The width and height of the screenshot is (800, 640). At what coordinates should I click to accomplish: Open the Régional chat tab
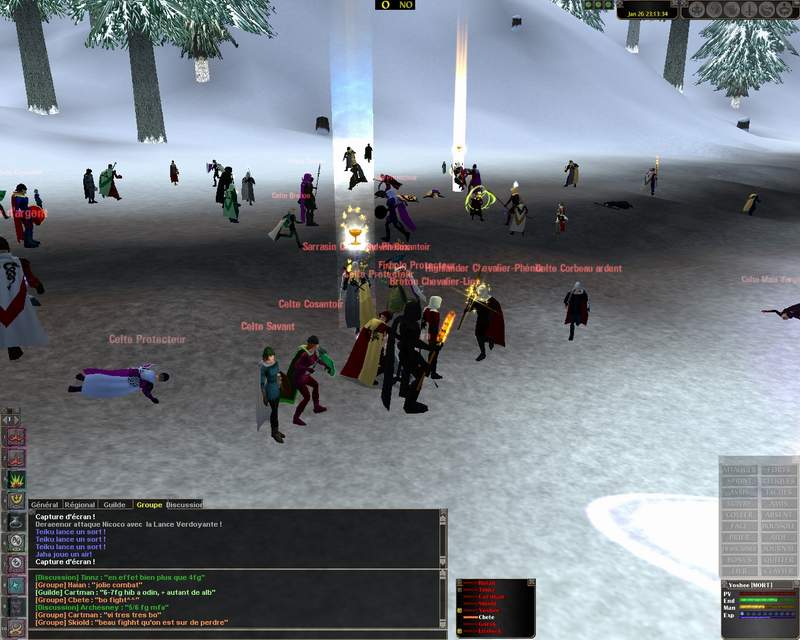click(78, 505)
